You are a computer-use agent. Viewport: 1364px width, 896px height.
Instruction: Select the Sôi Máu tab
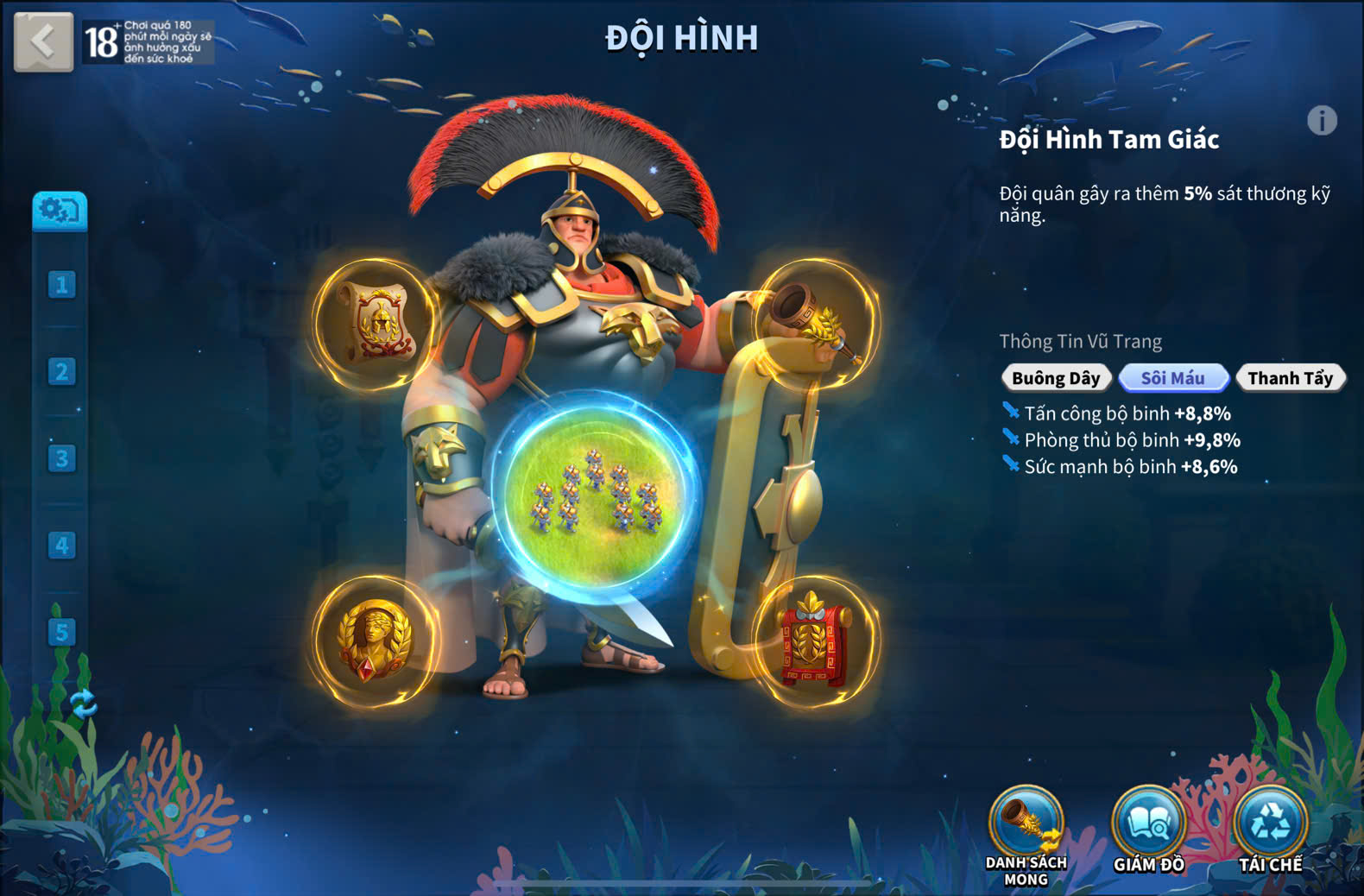pyautogui.click(x=1173, y=378)
